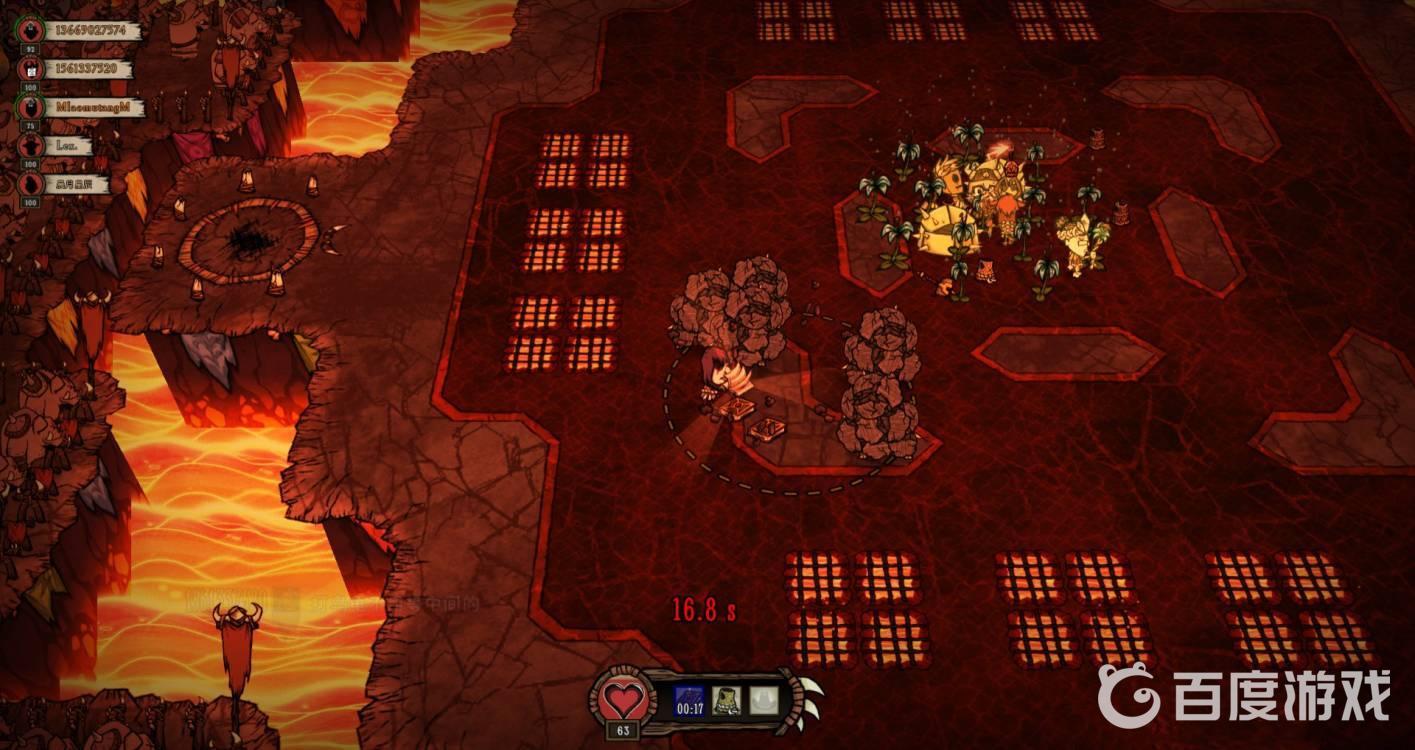Select the weapon slot on cooldown at 00:17
This screenshot has height=750, width=1415.
(689, 701)
